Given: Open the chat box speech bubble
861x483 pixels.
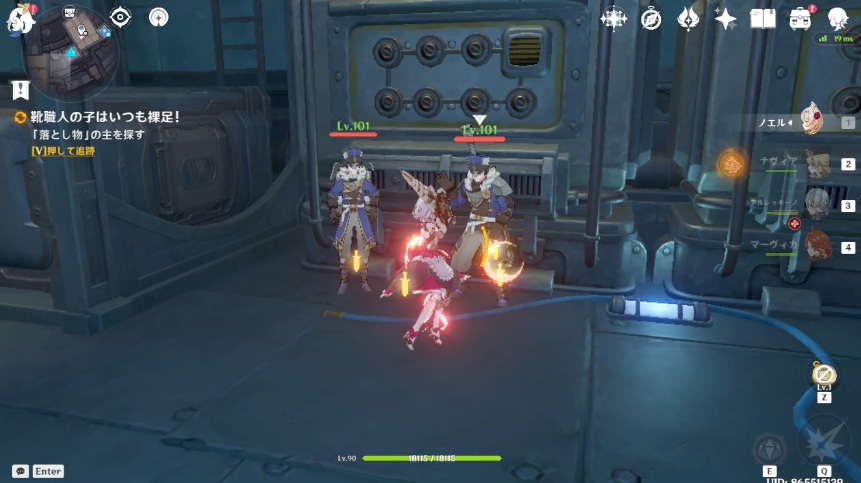Looking at the screenshot, I should [x=20, y=471].
